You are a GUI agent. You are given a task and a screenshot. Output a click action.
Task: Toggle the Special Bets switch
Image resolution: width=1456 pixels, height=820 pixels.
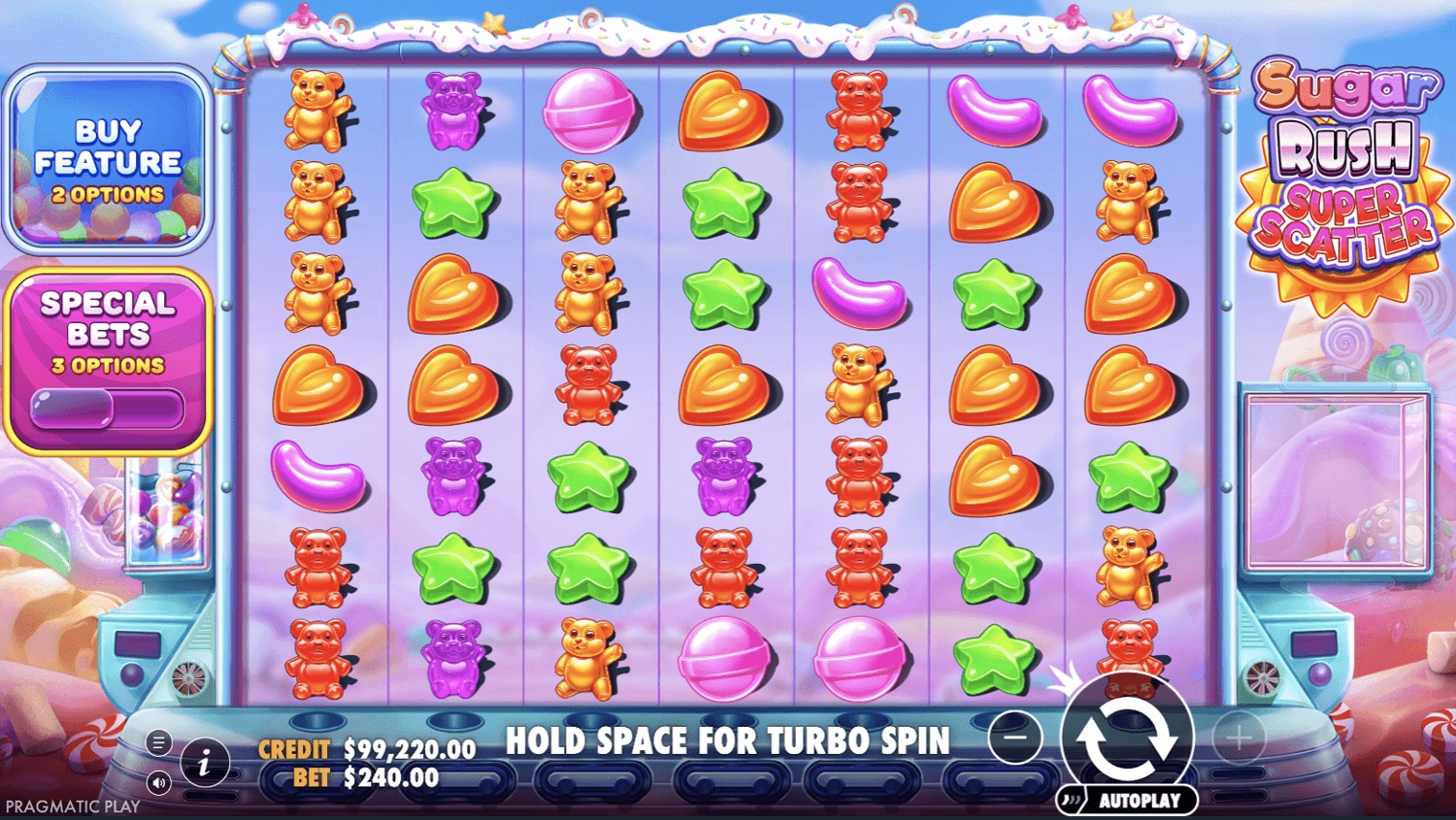tap(107, 408)
